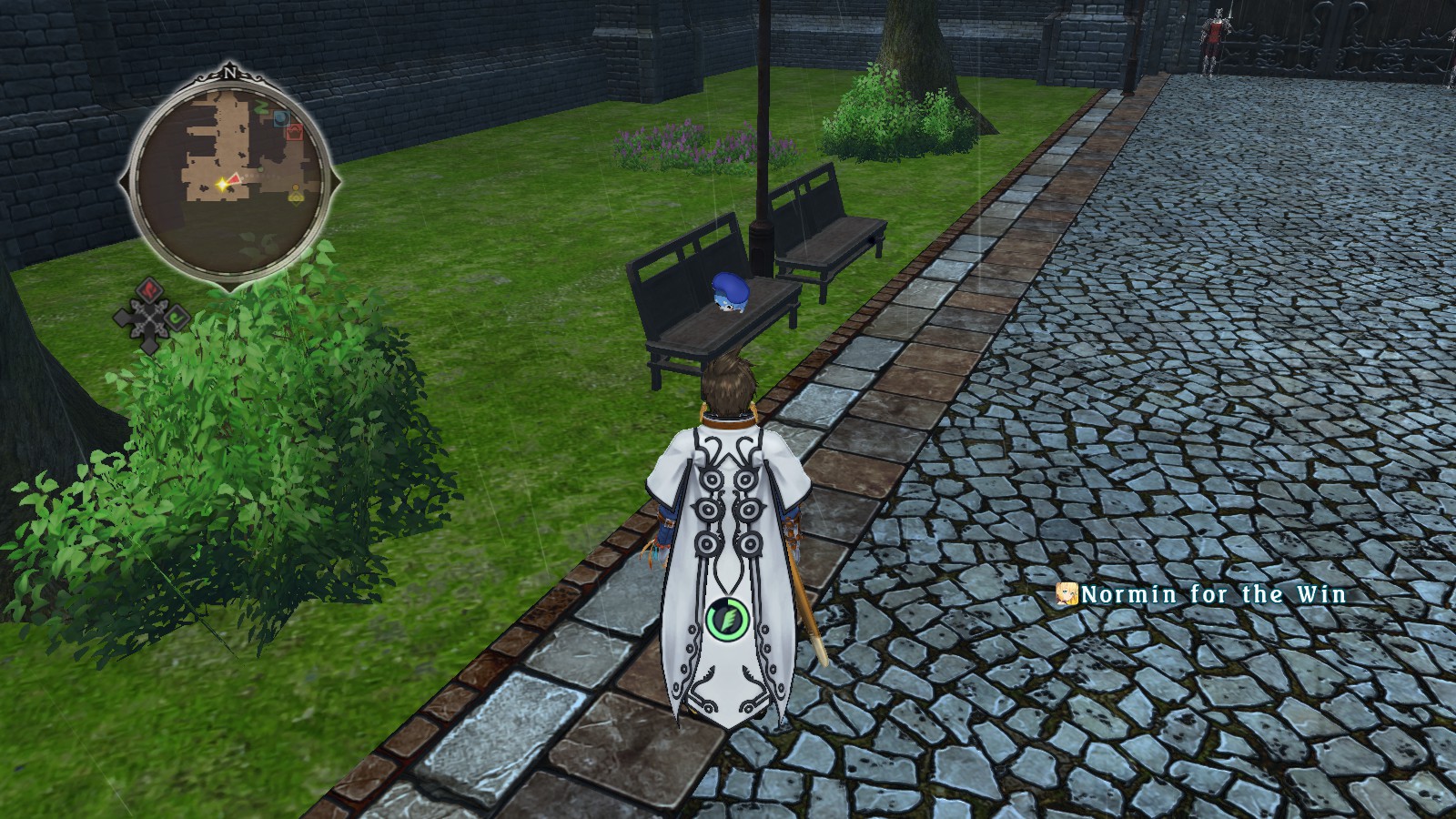1456x819 pixels.
Task: Click the cross-shaped compass ornament below the minimap
Action: pyautogui.click(x=149, y=318)
